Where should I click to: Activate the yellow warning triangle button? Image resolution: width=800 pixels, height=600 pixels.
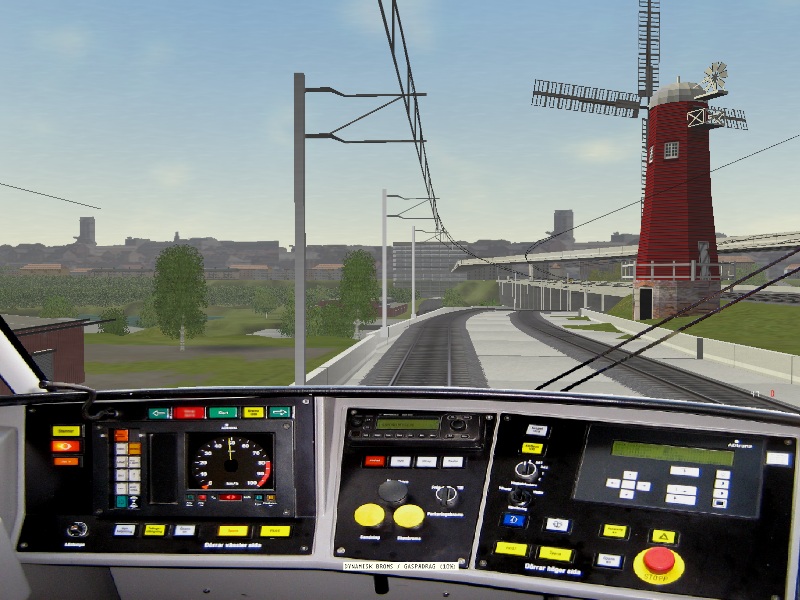(x=665, y=537)
